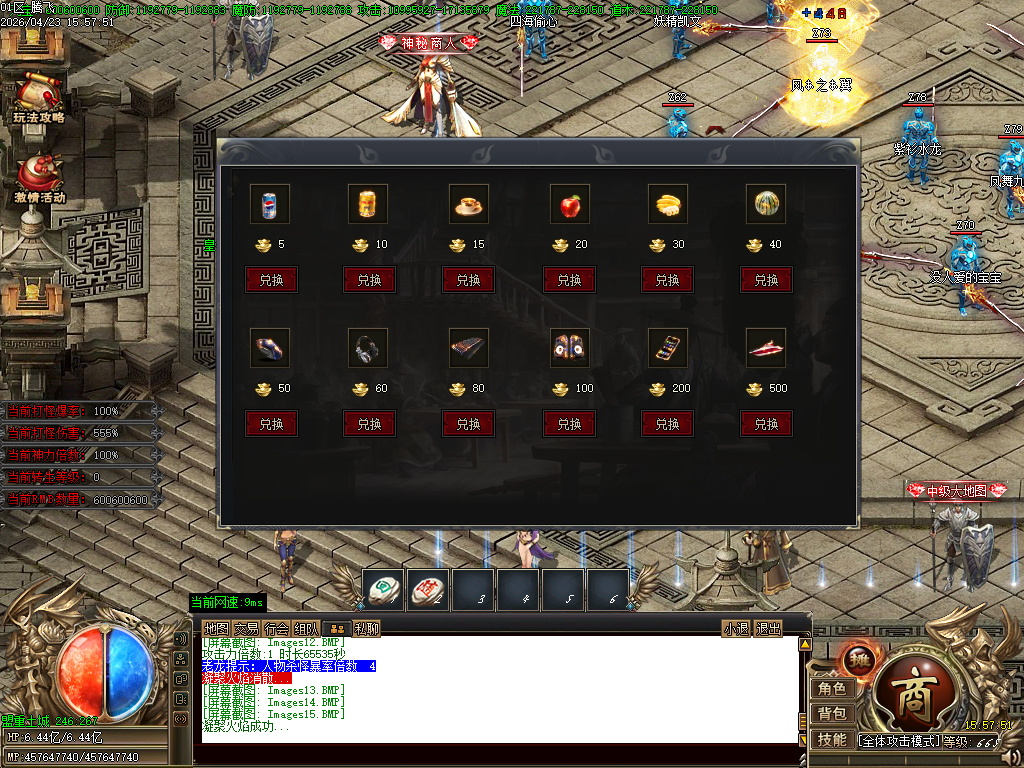The height and width of the screenshot is (768, 1024).
Task: Exchange the soda can for 5 ingots
Action: [271, 280]
